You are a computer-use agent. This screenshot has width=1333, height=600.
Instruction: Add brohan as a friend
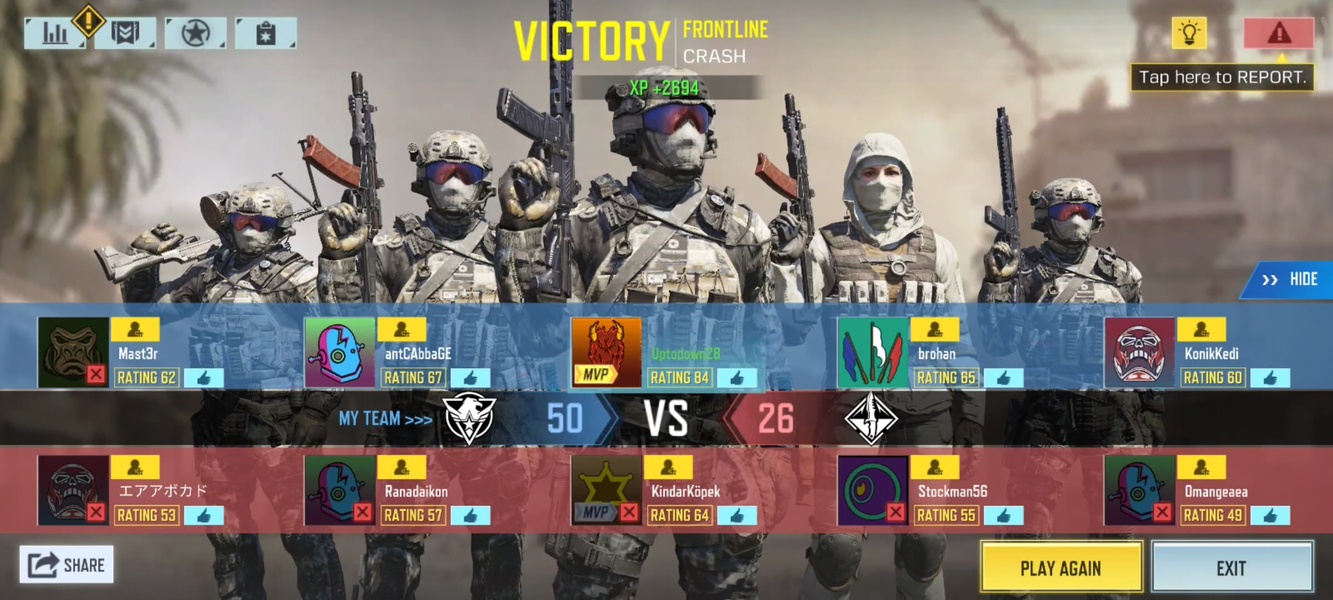pos(935,329)
